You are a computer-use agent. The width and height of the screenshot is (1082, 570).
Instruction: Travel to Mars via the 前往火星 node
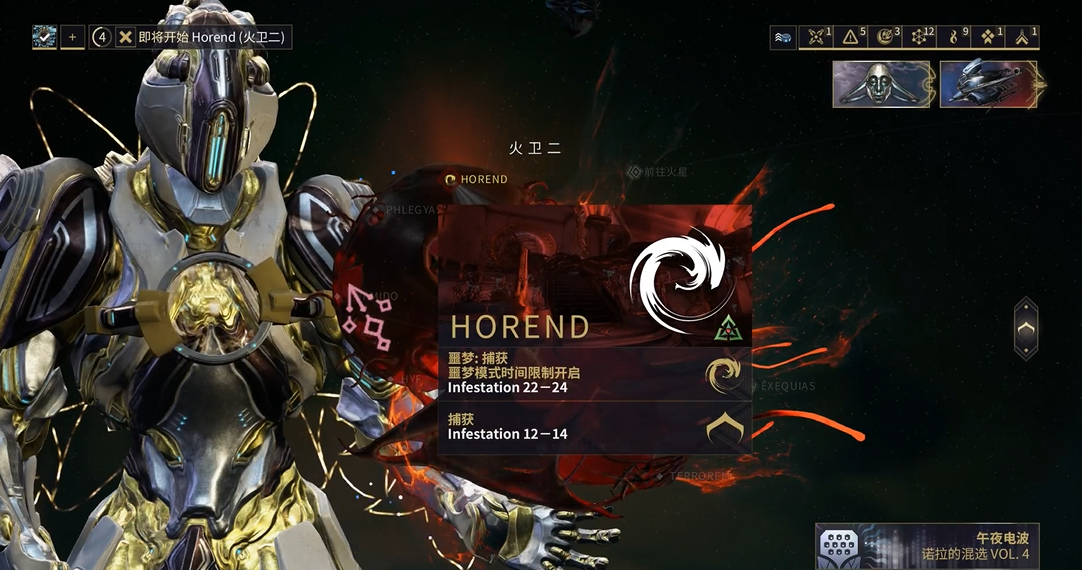coord(658,172)
